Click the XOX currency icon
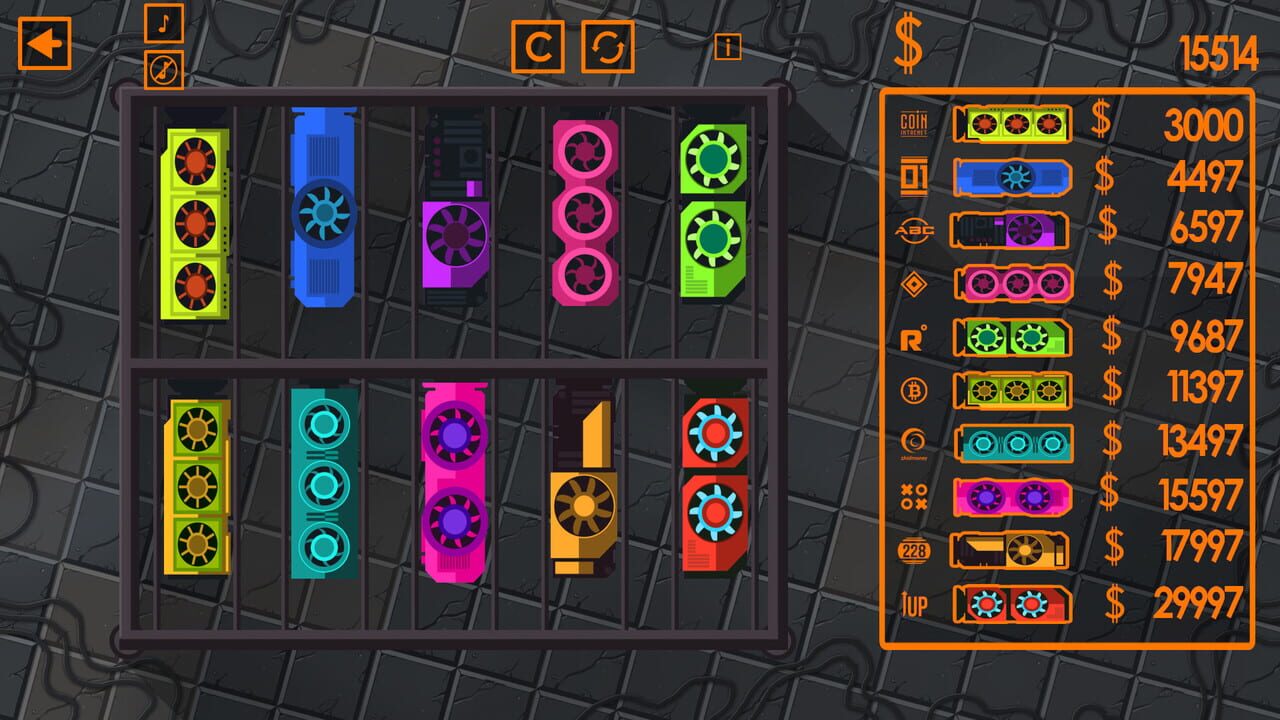 (915, 497)
